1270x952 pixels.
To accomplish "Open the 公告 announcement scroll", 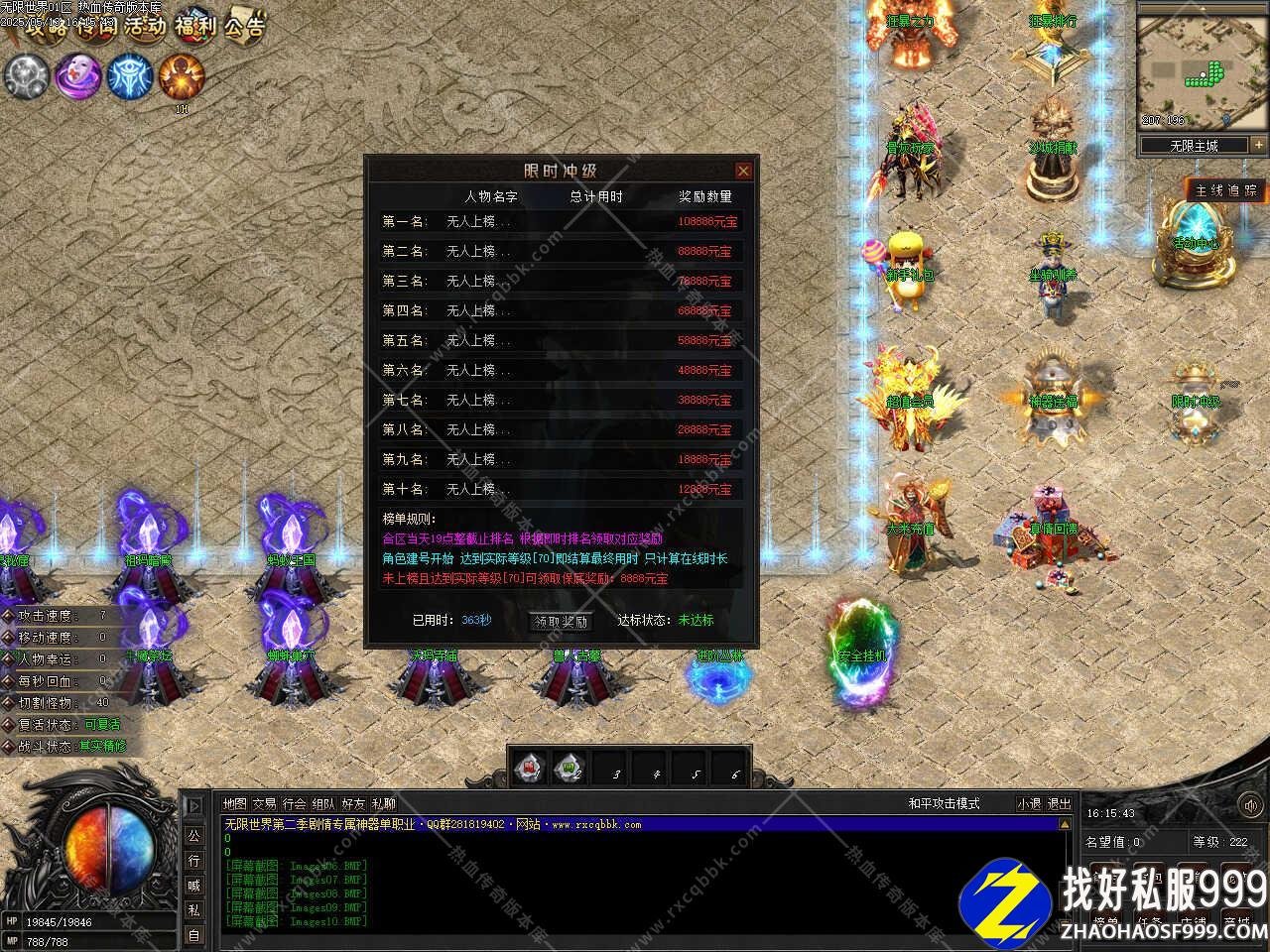I will coord(244,27).
